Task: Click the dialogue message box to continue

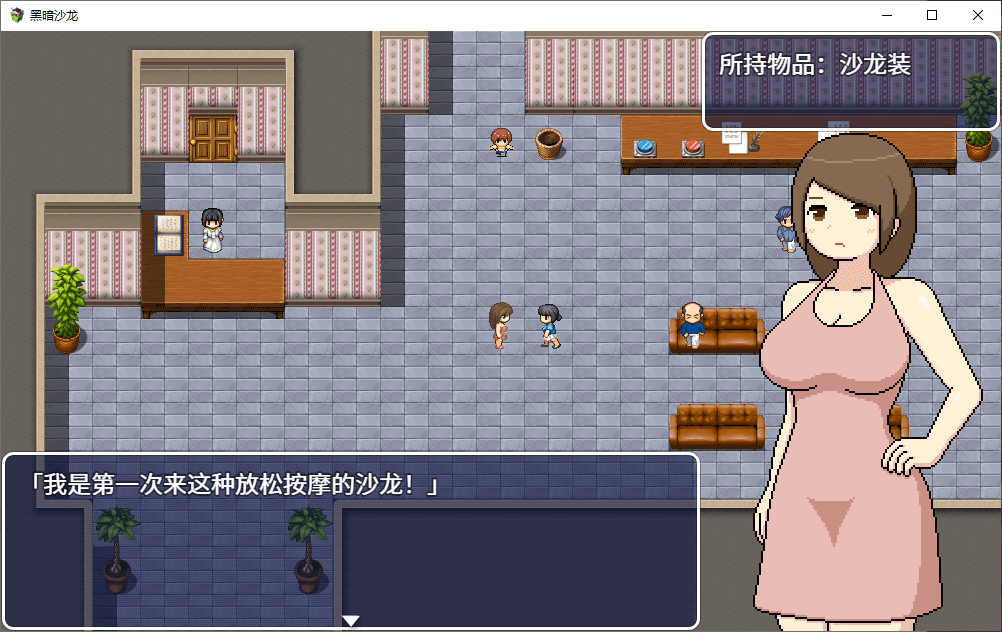Action: pyautogui.click(x=350, y=541)
